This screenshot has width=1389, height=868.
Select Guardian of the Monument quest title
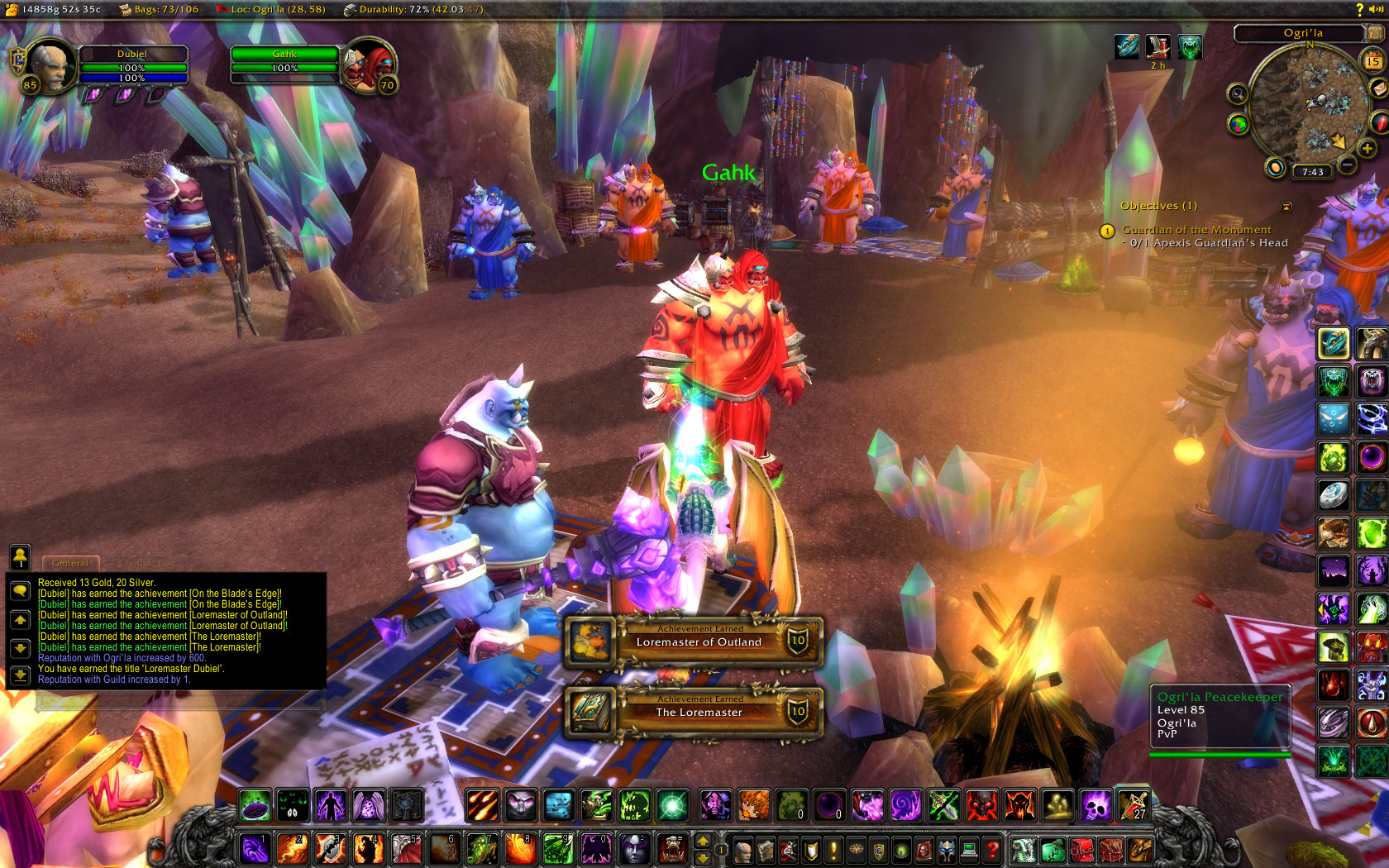(1196, 230)
